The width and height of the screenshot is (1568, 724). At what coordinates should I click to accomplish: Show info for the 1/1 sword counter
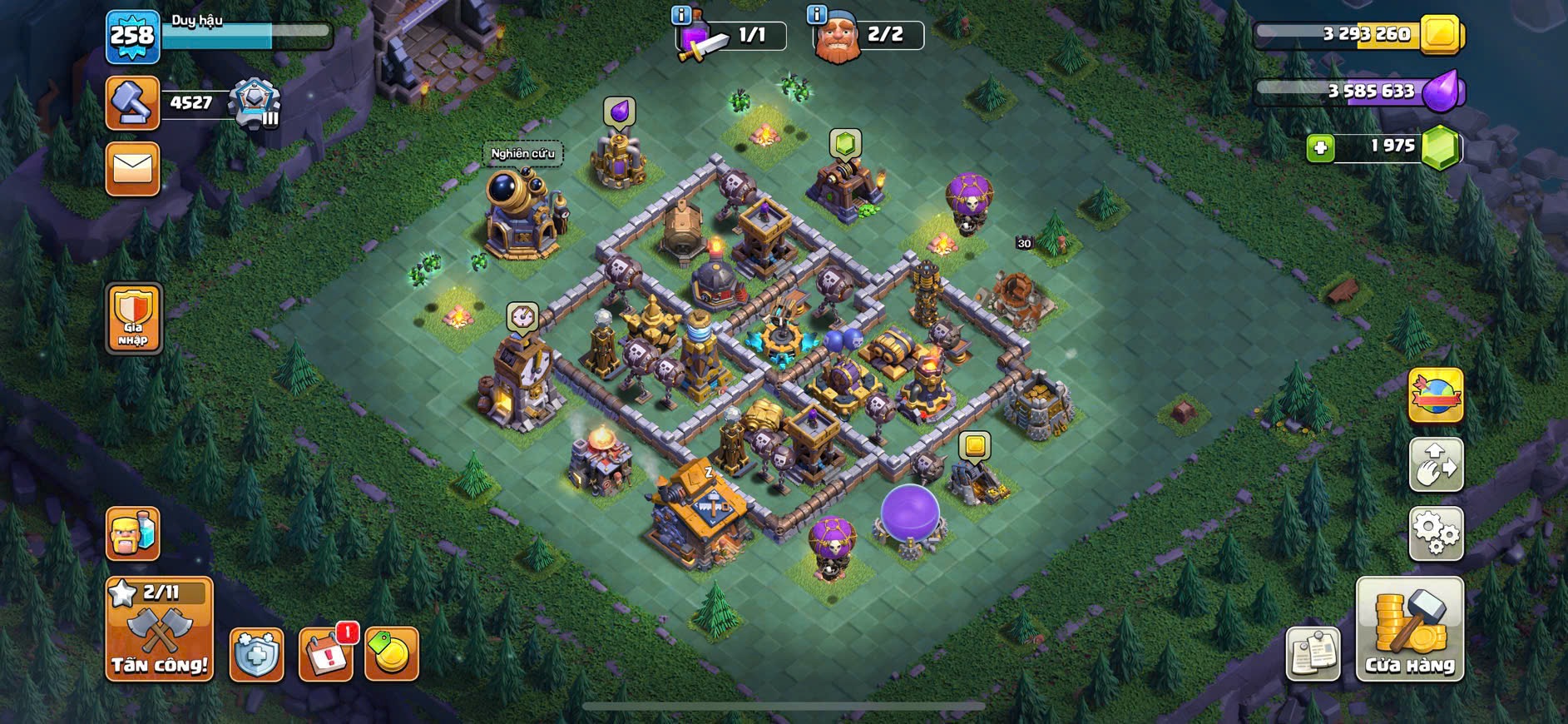(681, 15)
